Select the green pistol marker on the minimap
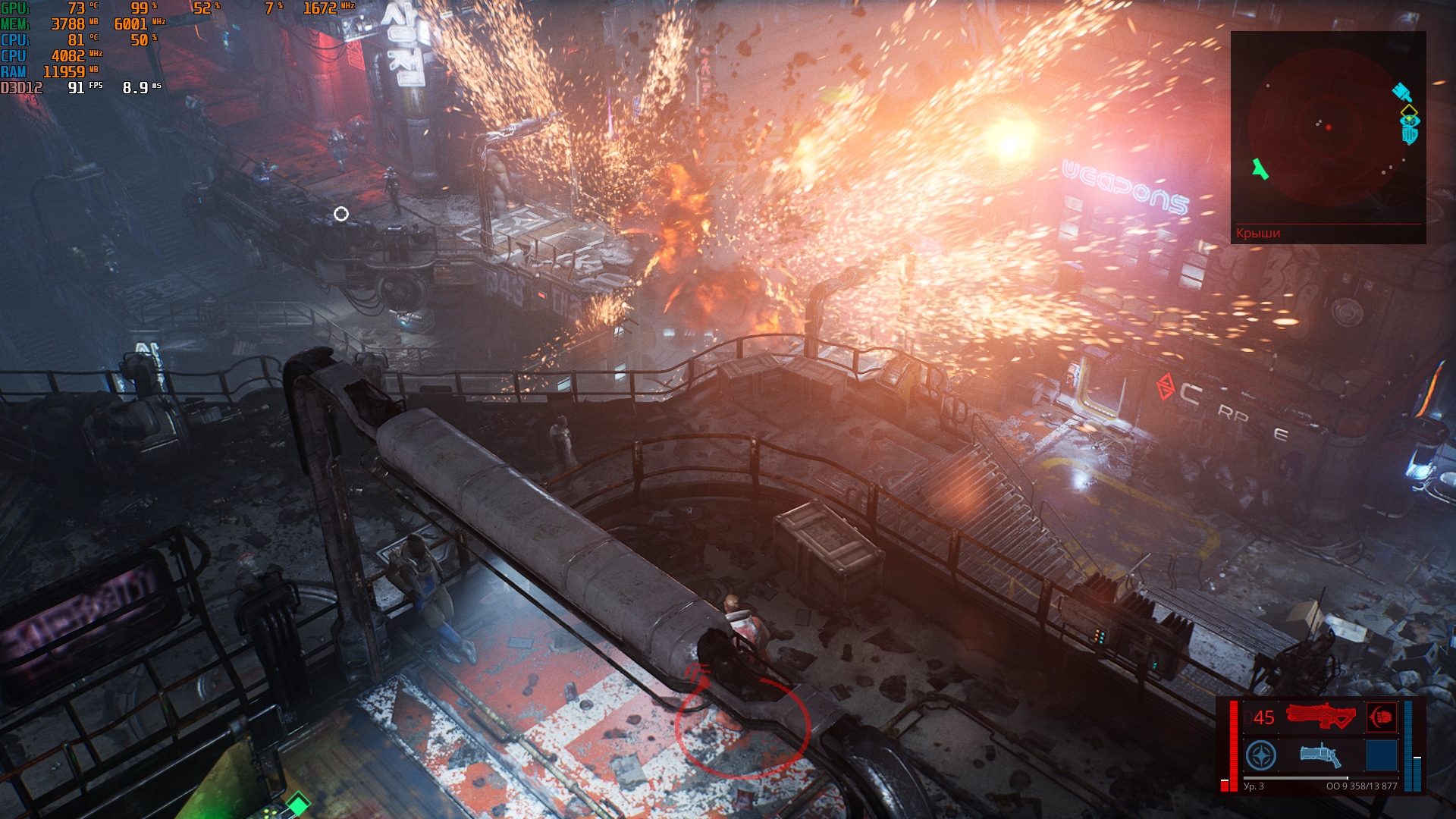 point(1260,169)
